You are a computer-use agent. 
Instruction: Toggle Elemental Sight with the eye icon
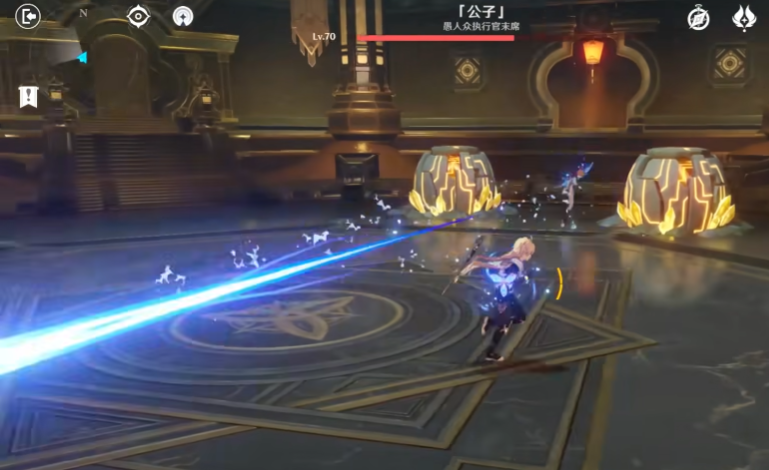(x=138, y=16)
